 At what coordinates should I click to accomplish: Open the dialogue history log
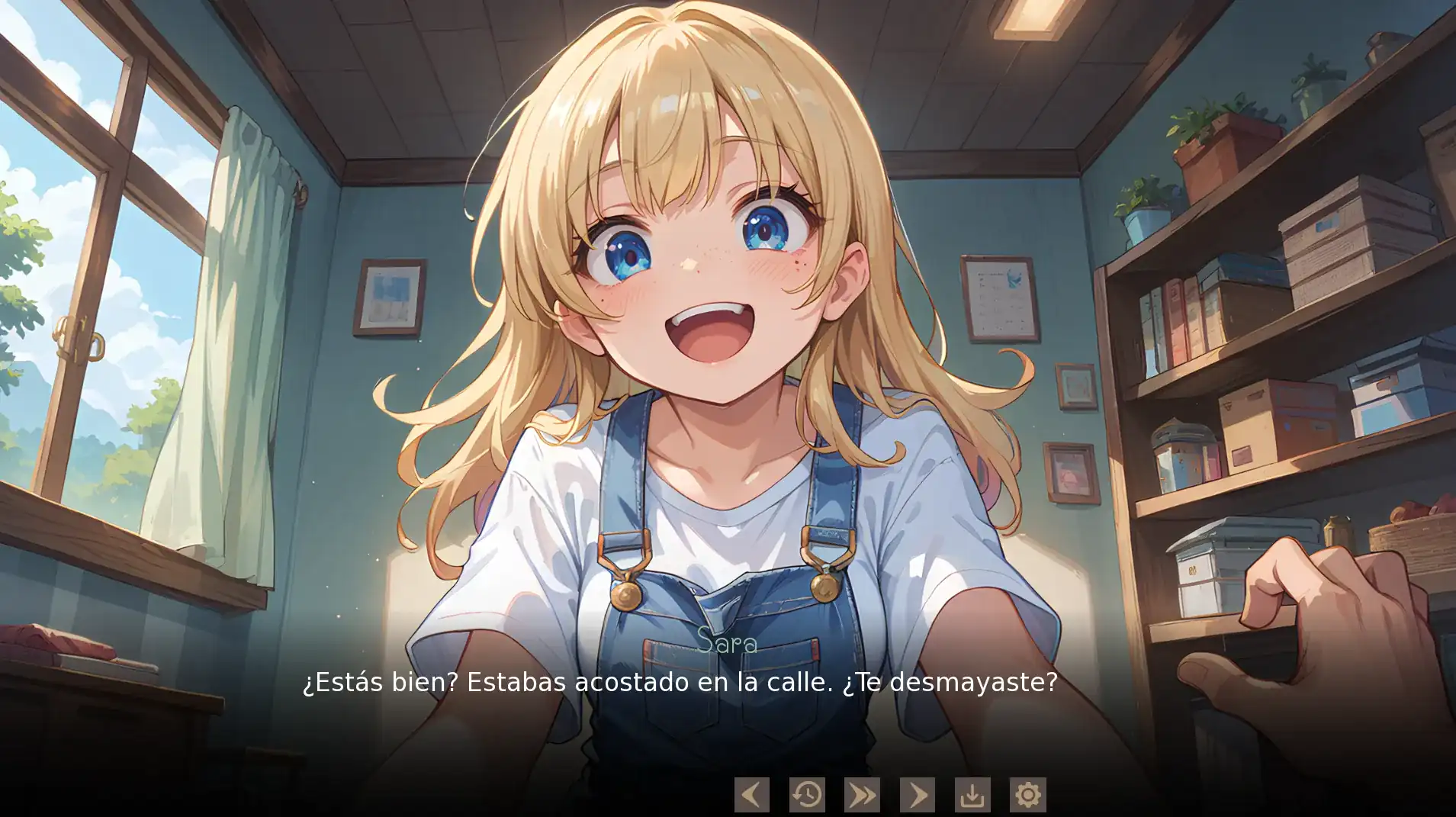coord(807,795)
